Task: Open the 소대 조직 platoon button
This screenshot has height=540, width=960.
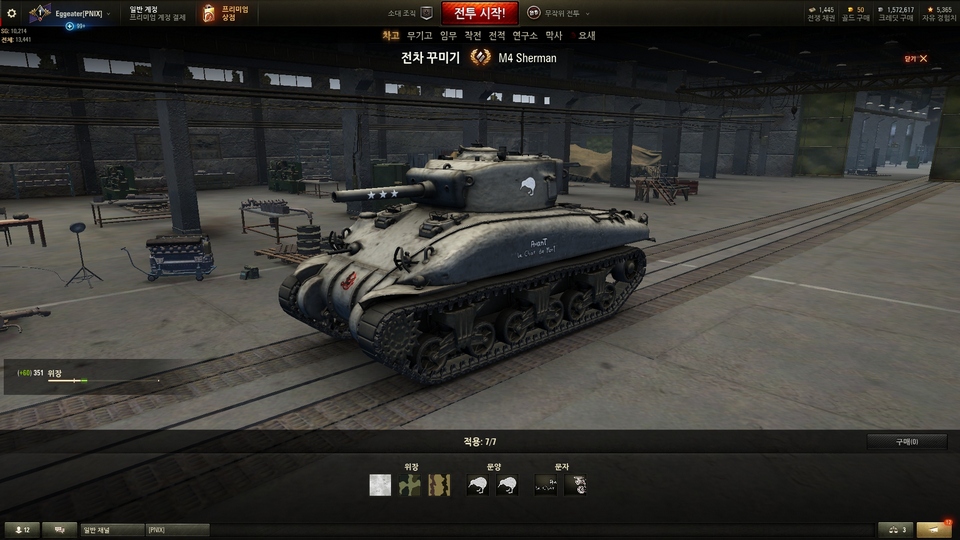Action: click(x=411, y=13)
